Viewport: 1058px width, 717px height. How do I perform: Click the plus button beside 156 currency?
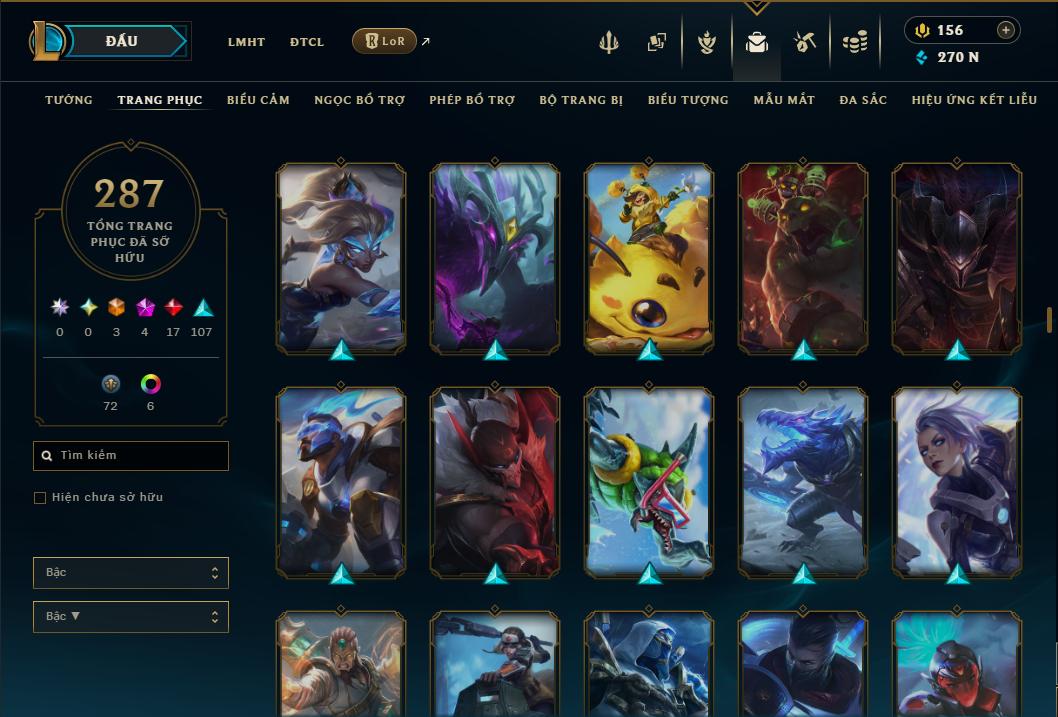click(x=1005, y=30)
